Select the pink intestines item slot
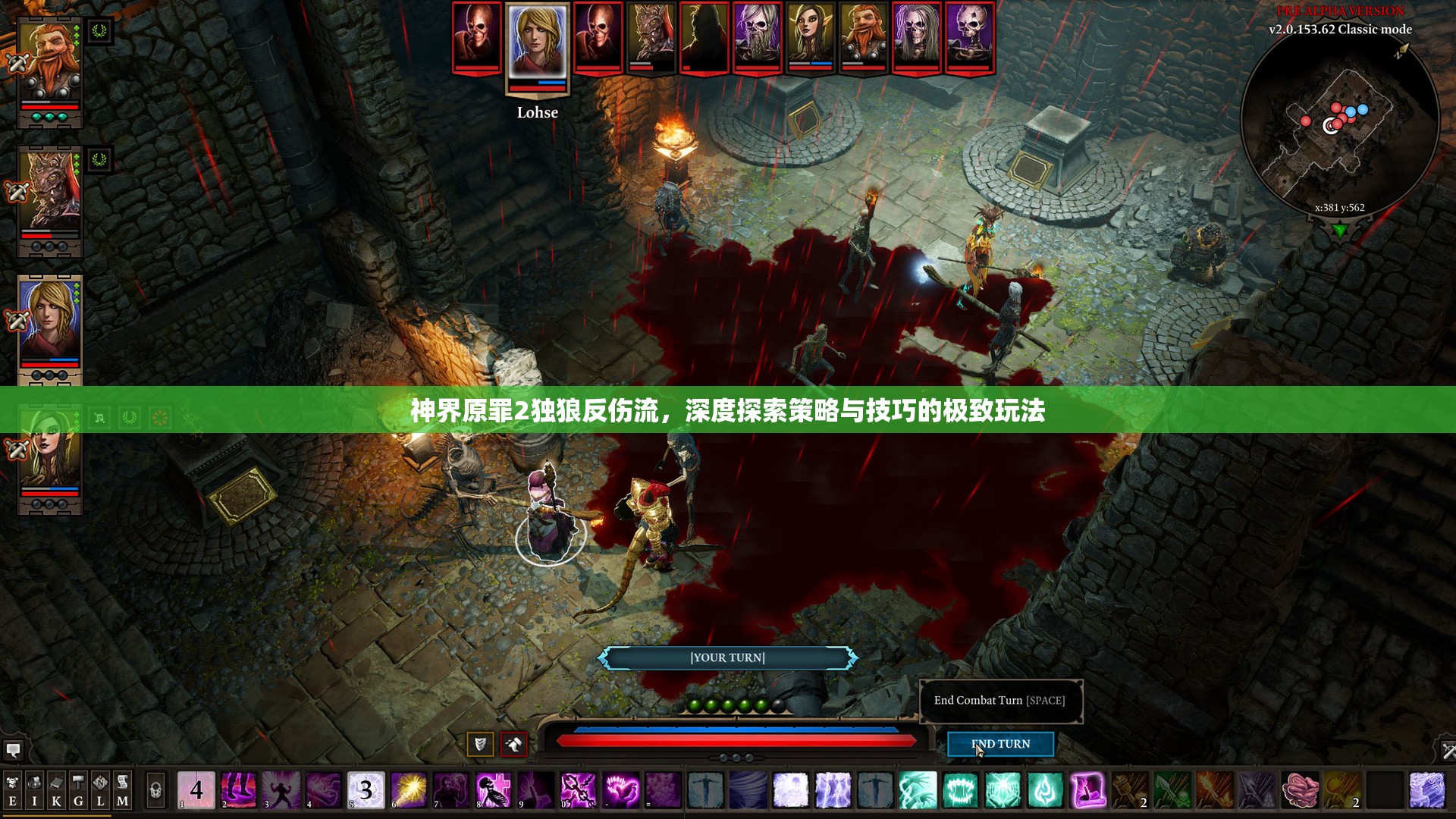This screenshot has width=1456, height=819. click(1300, 790)
